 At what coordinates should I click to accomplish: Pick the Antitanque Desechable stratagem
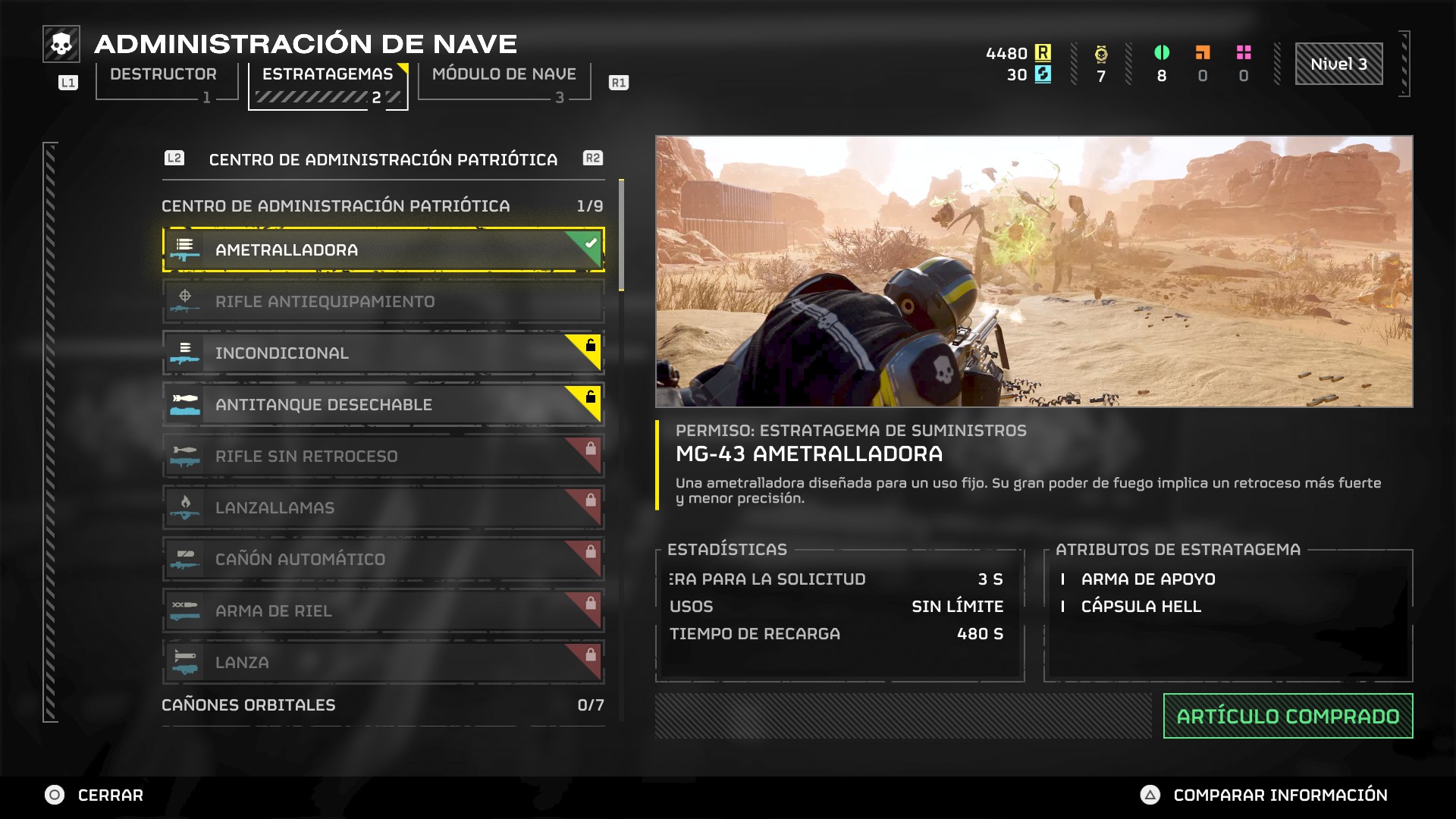click(x=383, y=405)
